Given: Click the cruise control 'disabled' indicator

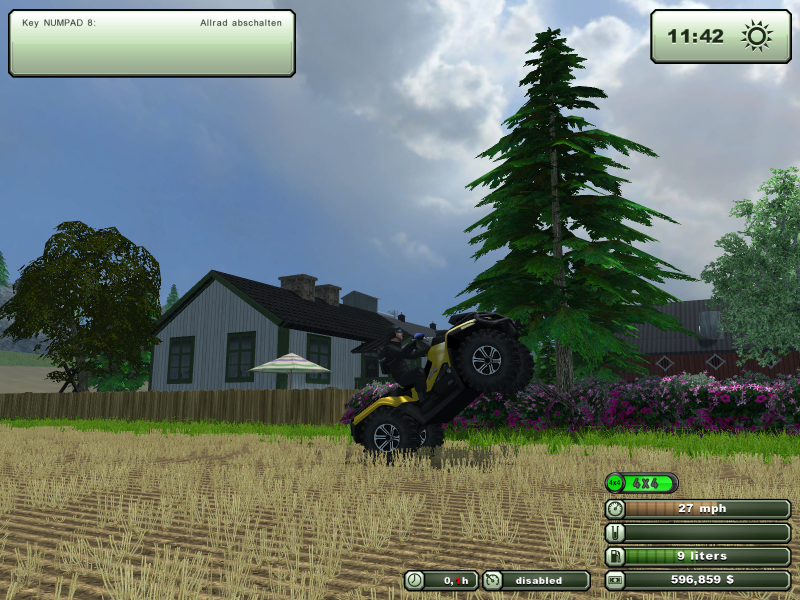Looking at the screenshot, I should pos(536,580).
